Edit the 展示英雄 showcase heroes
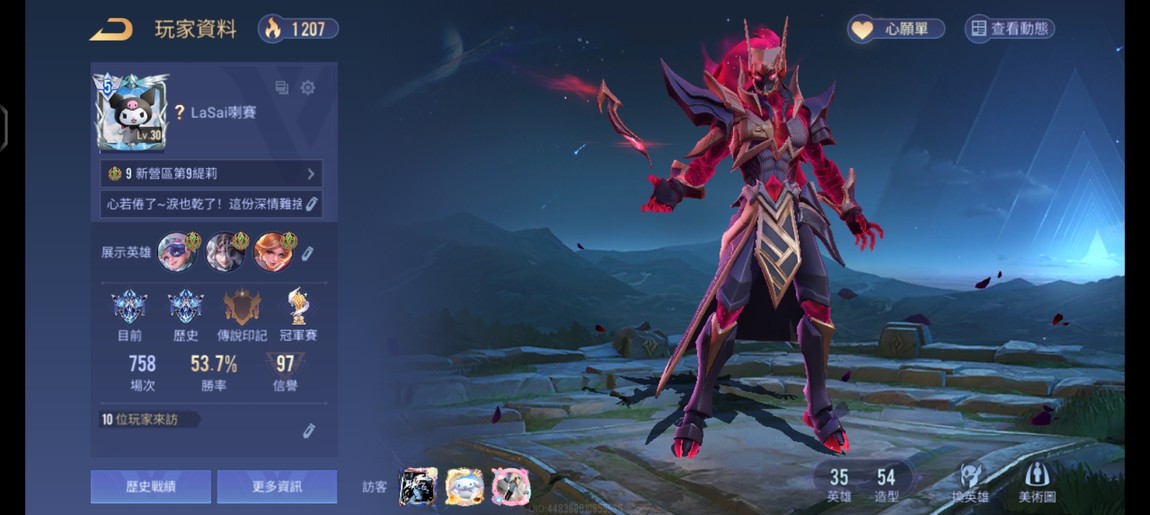 (x=308, y=253)
